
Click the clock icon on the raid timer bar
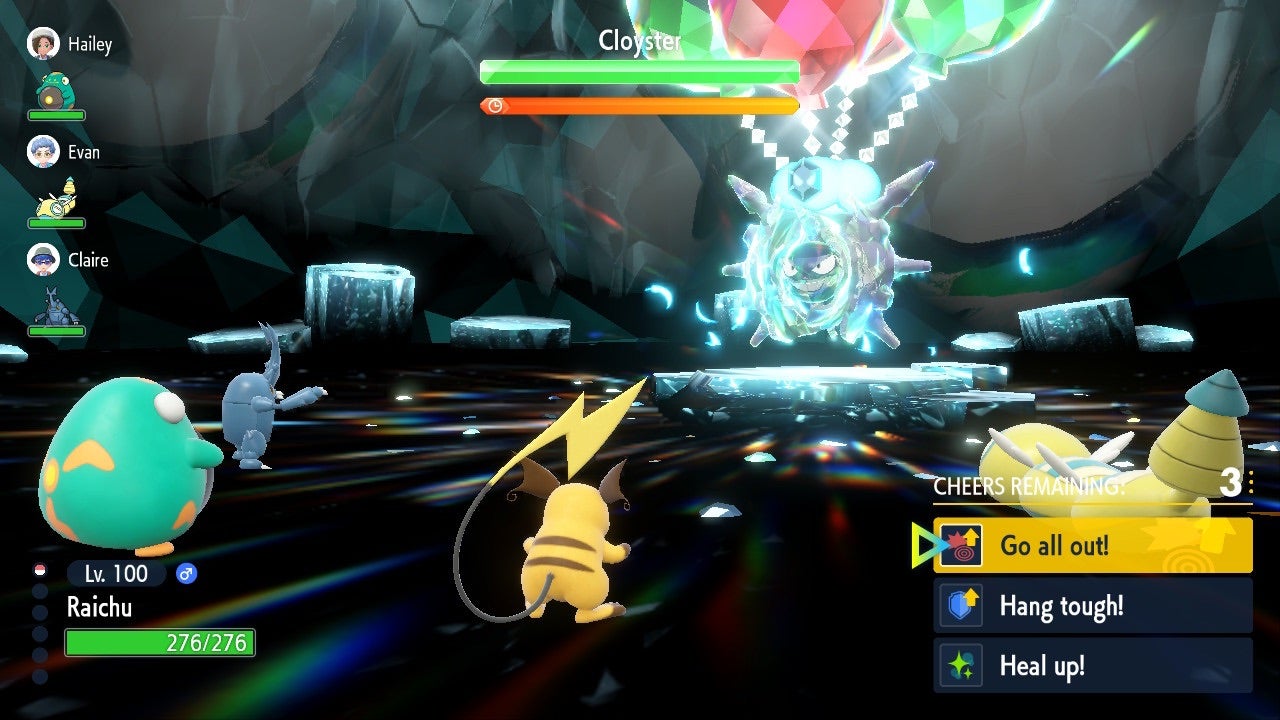(x=497, y=103)
